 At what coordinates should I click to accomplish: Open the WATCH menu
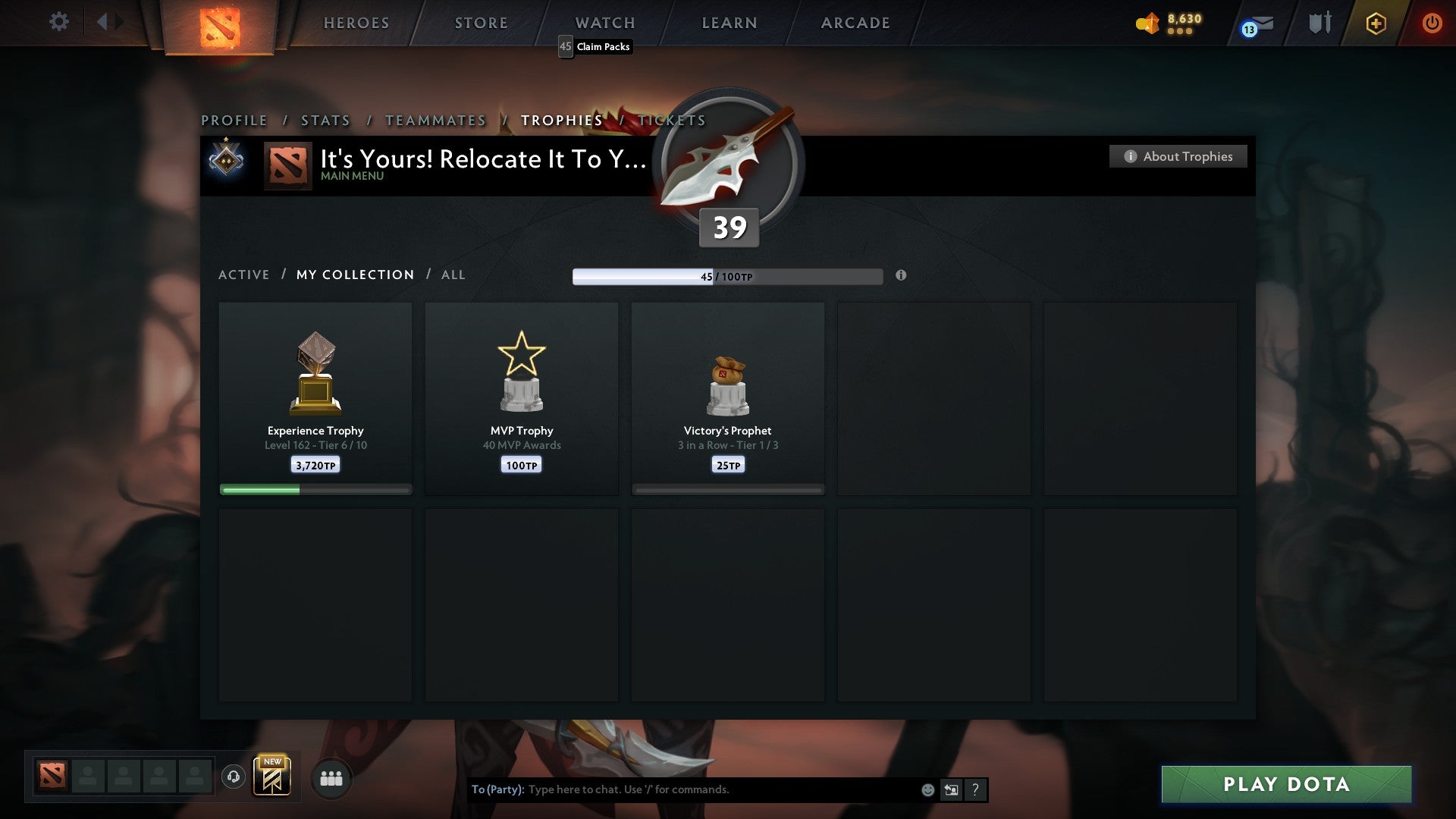pyautogui.click(x=604, y=23)
